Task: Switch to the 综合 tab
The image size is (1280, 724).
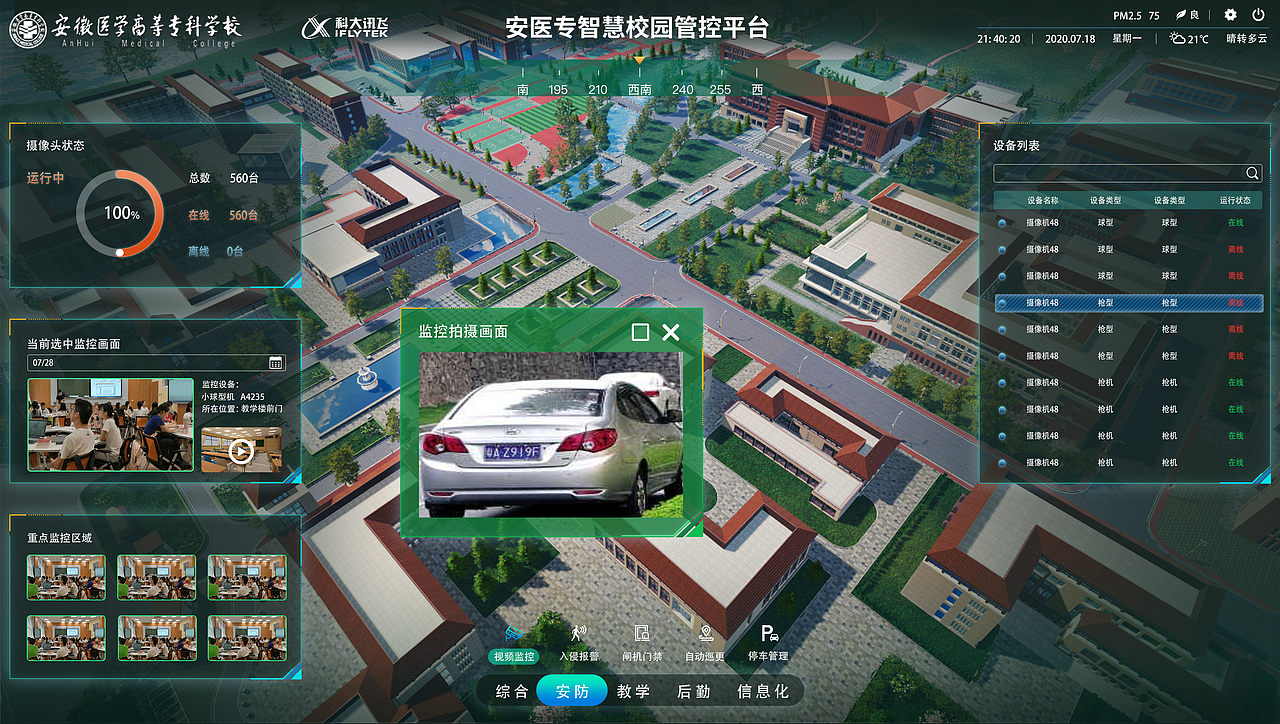Action: (x=511, y=690)
